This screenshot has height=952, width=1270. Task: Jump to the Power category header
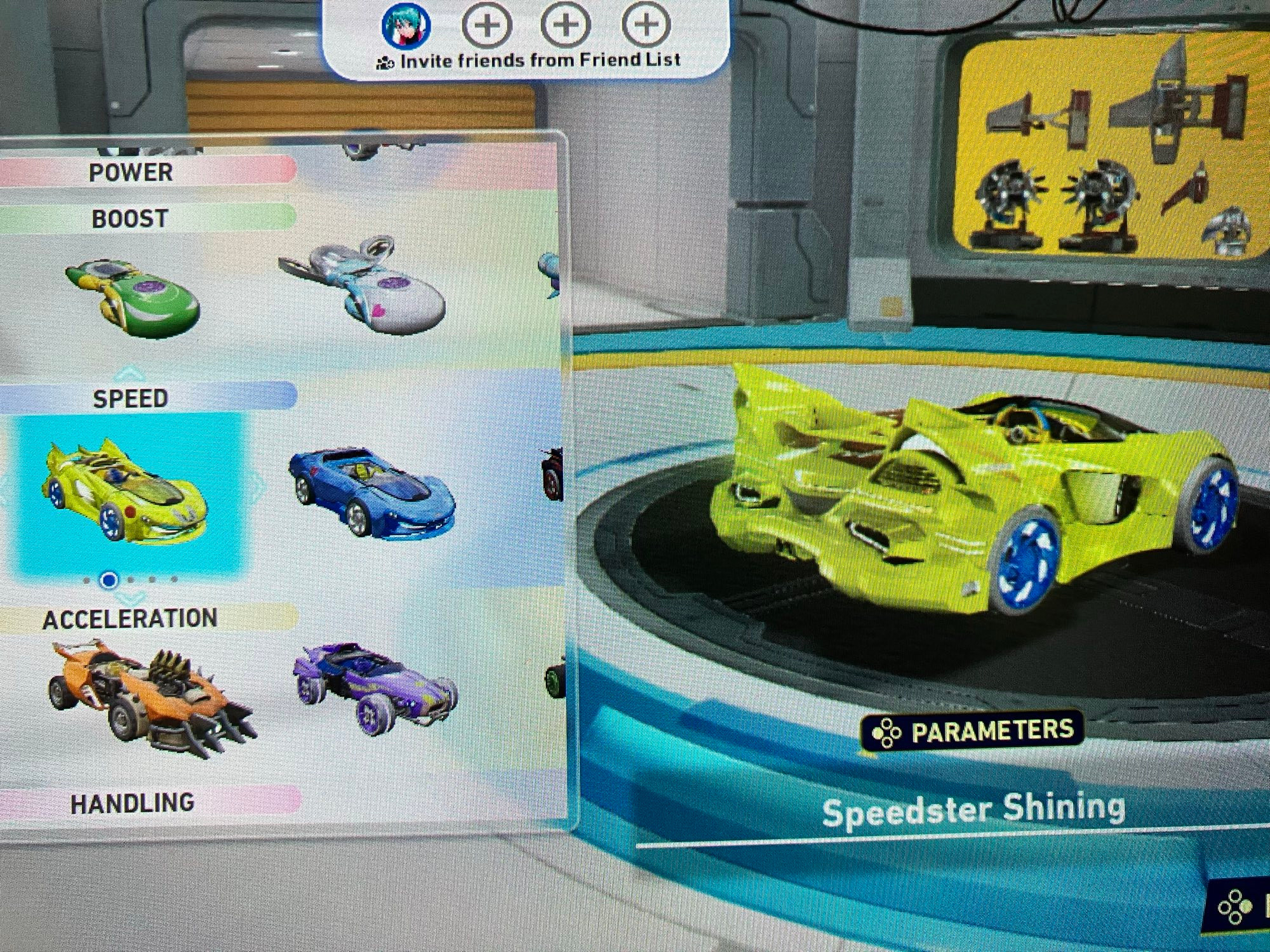click(131, 172)
